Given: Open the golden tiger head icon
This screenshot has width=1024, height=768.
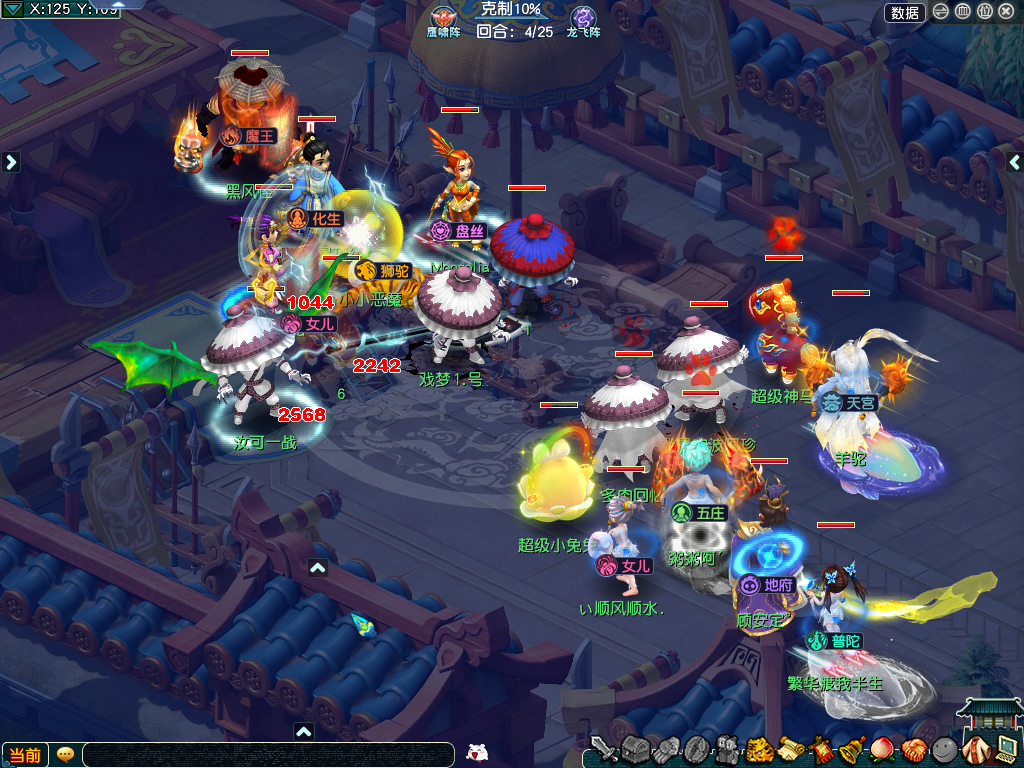Looking at the screenshot, I should (760, 749).
